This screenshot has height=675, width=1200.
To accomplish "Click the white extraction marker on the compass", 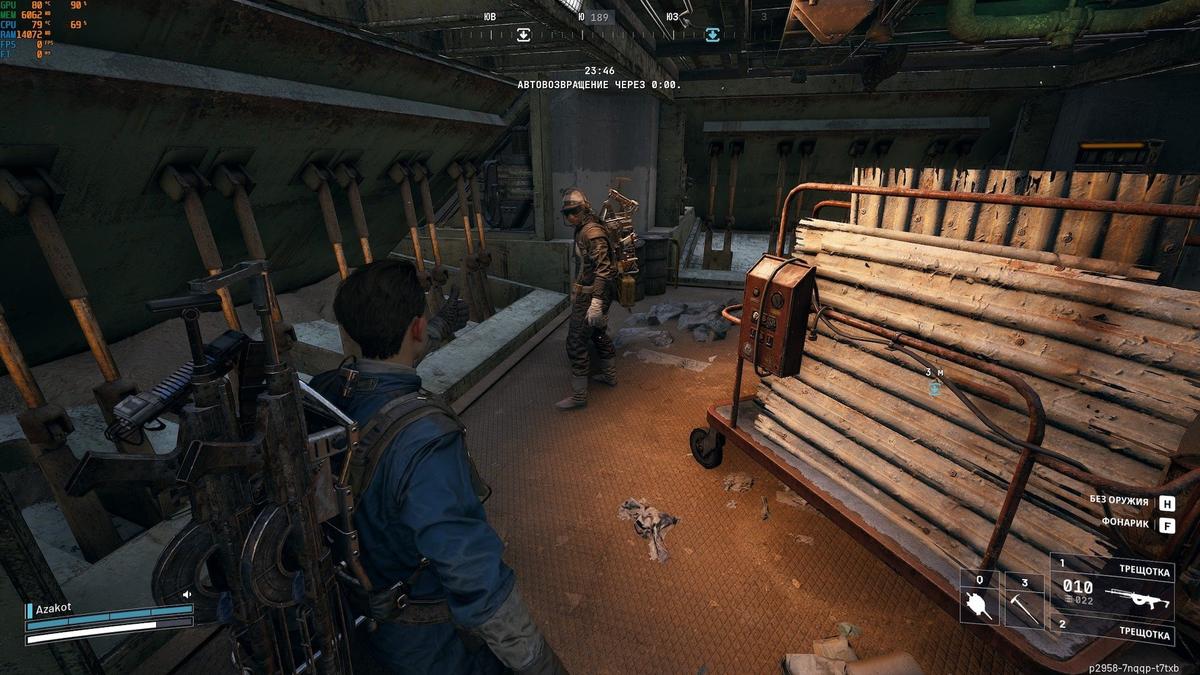I will pyautogui.click(x=523, y=35).
